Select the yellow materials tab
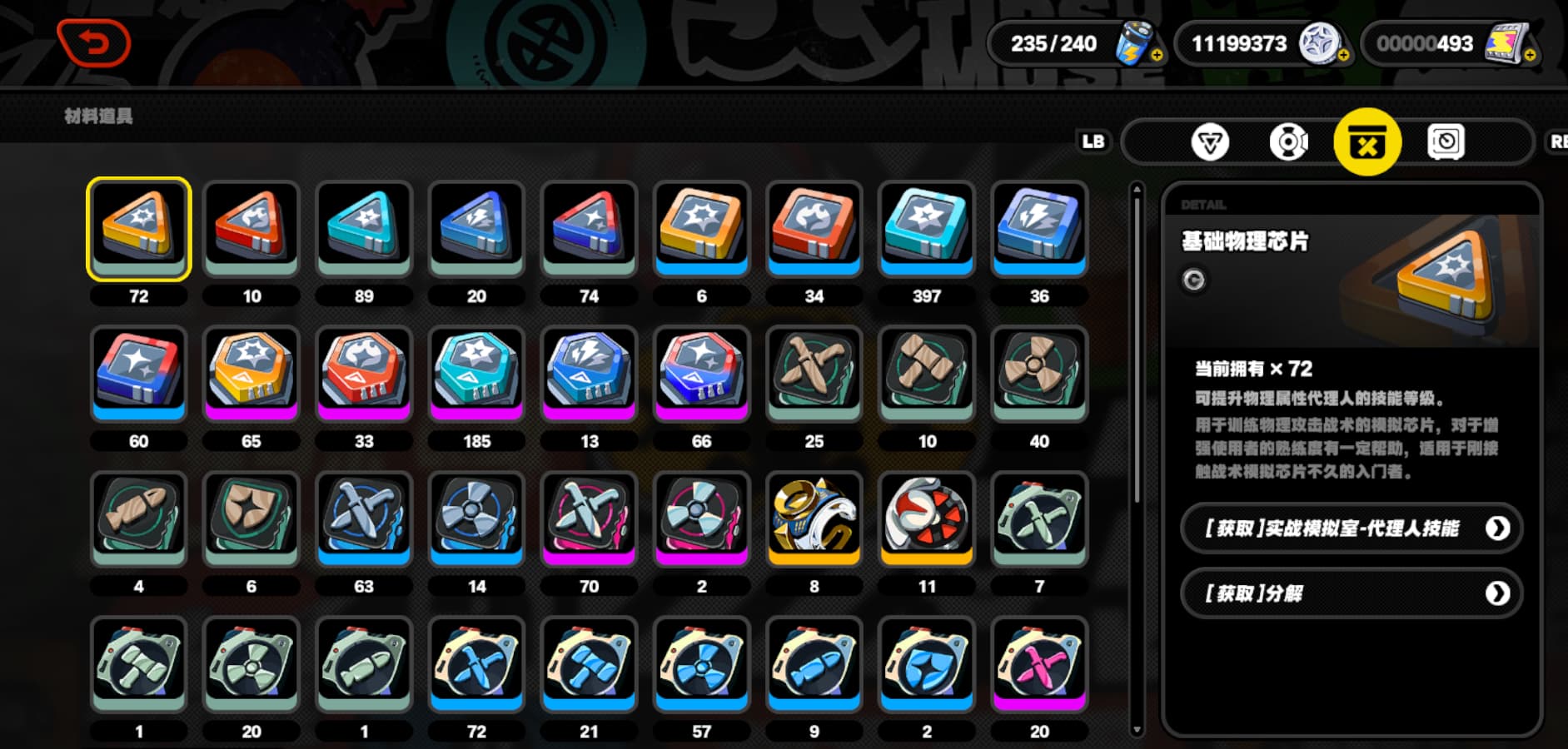This screenshot has height=749, width=1568. [x=1367, y=142]
